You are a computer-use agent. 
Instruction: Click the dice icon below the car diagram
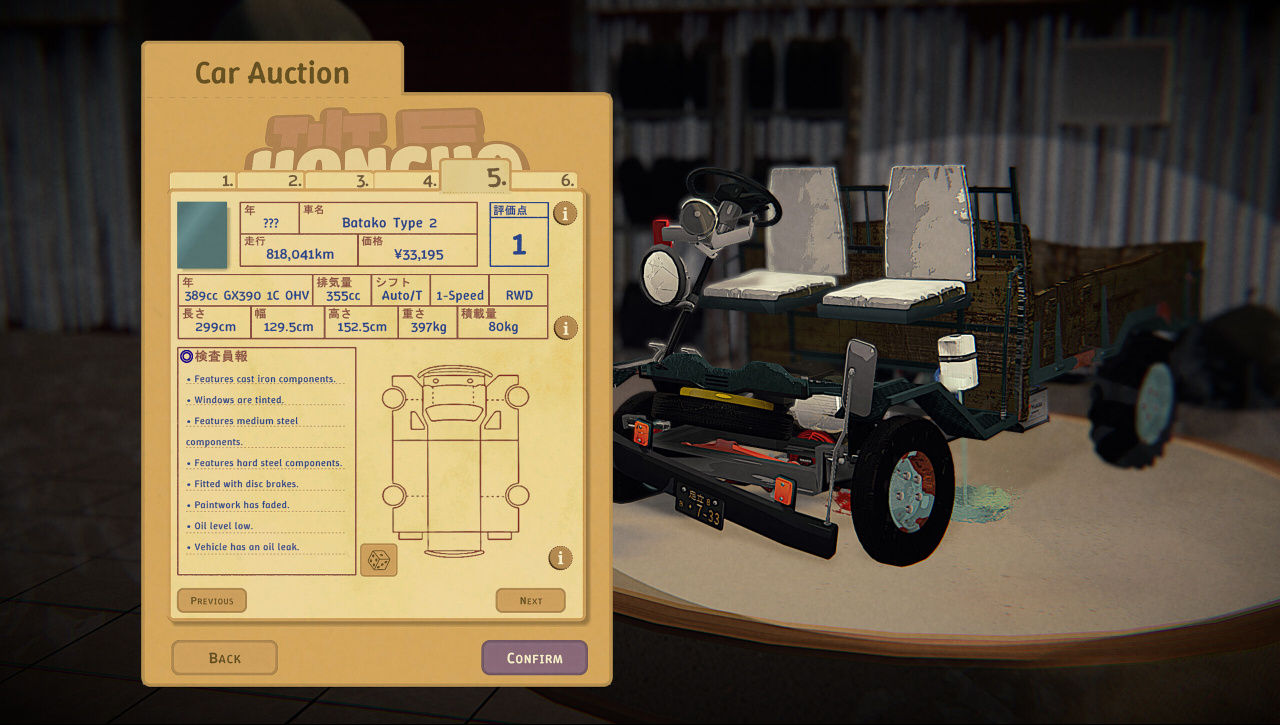378,560
